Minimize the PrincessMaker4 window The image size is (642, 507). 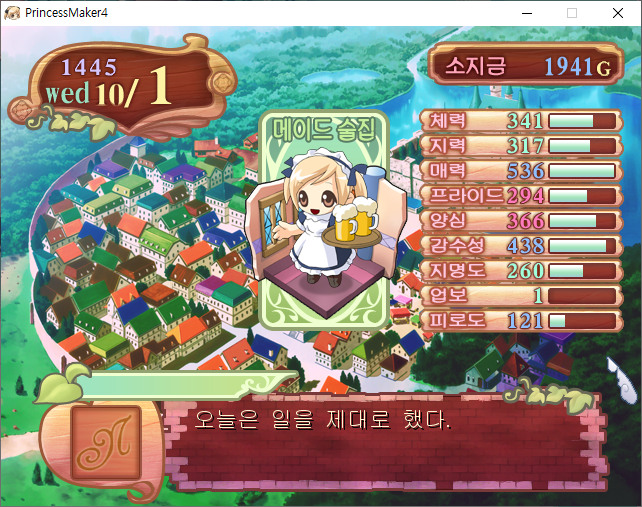tap(526, 13)
